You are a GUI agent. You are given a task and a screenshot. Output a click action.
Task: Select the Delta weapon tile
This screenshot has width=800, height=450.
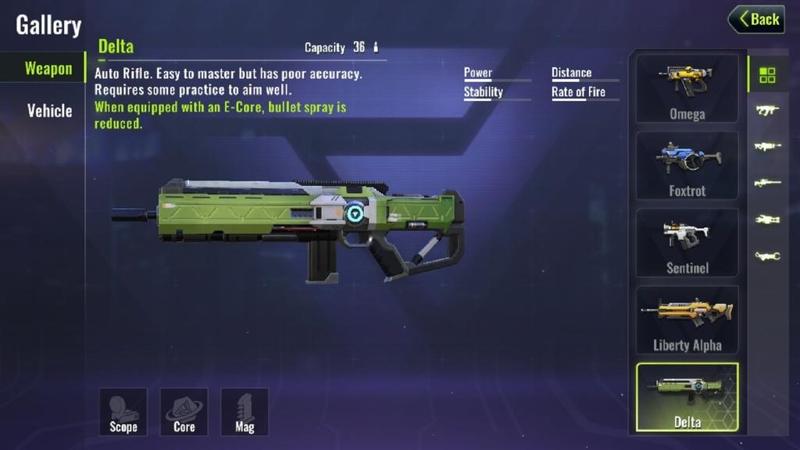687,397
